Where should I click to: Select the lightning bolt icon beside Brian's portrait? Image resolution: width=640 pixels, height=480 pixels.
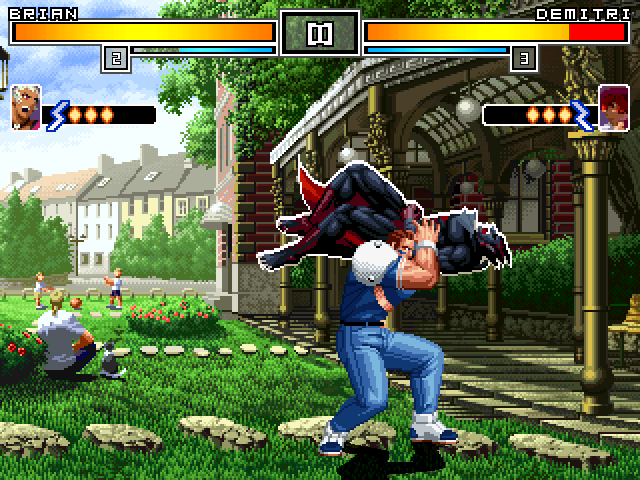coord(56,114)
